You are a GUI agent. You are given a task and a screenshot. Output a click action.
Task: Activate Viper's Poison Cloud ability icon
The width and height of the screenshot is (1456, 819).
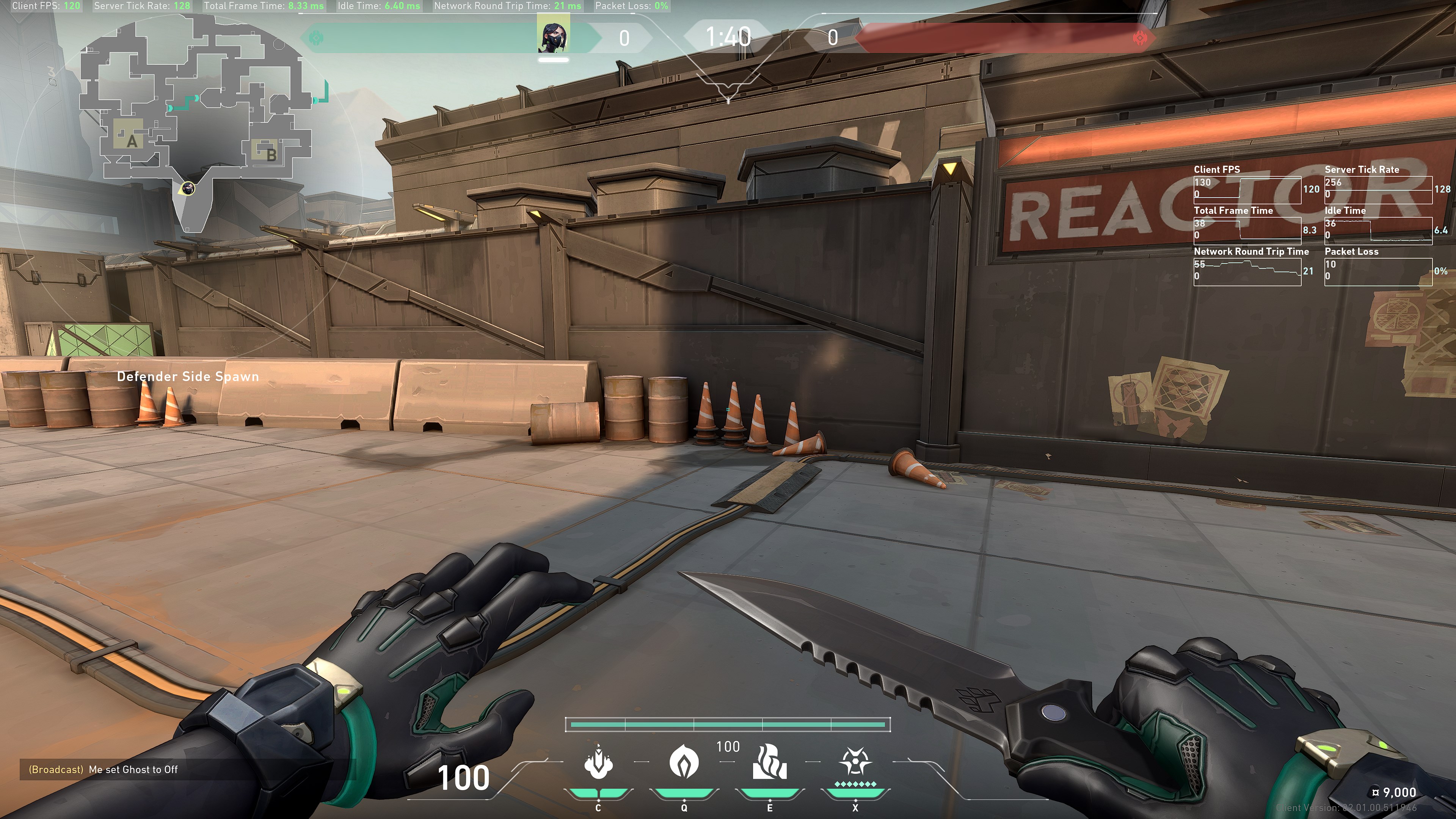(x=683, y=763)
